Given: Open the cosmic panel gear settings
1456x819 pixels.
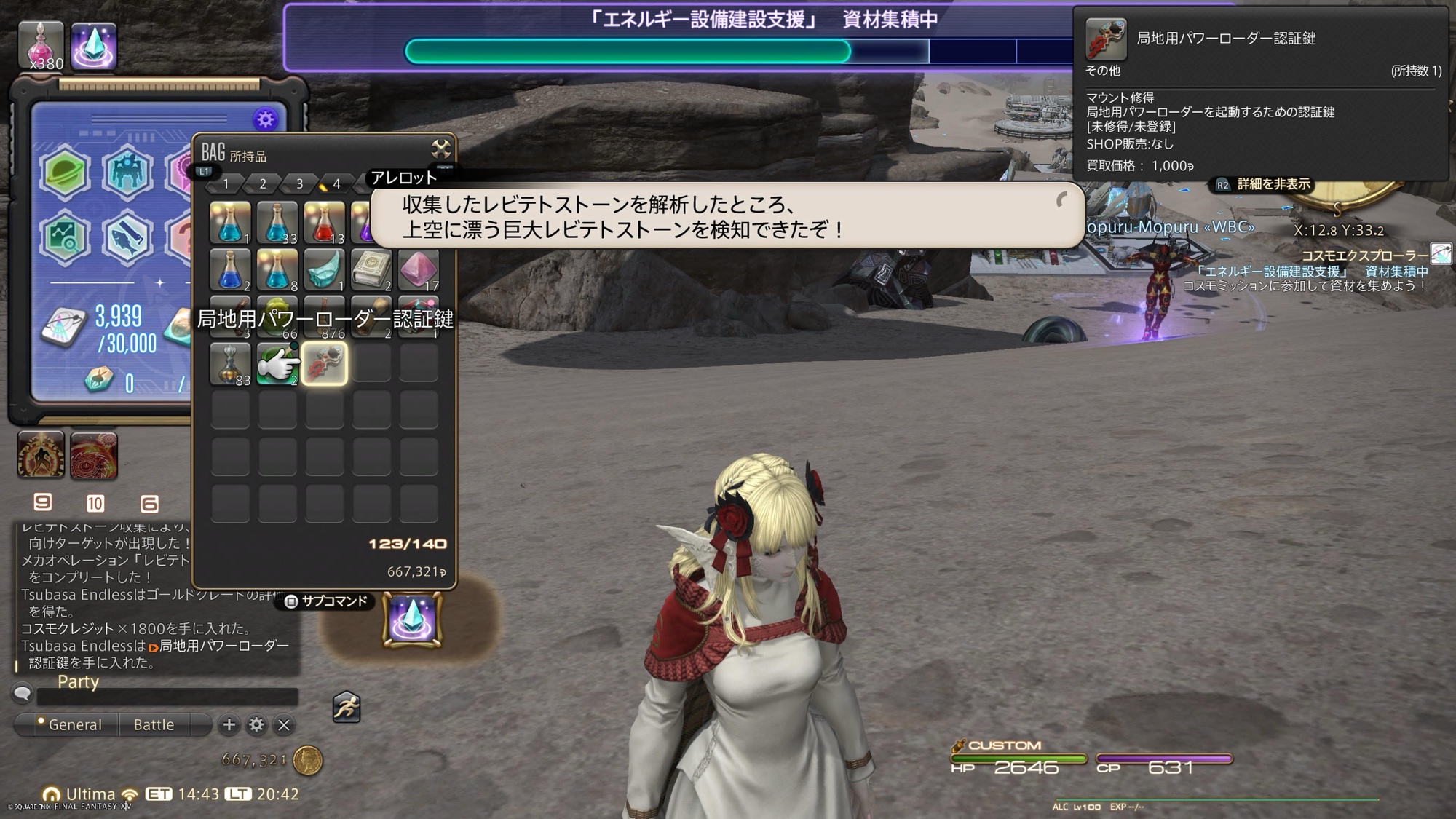Looking at the screenshot, I should point(265,119).
